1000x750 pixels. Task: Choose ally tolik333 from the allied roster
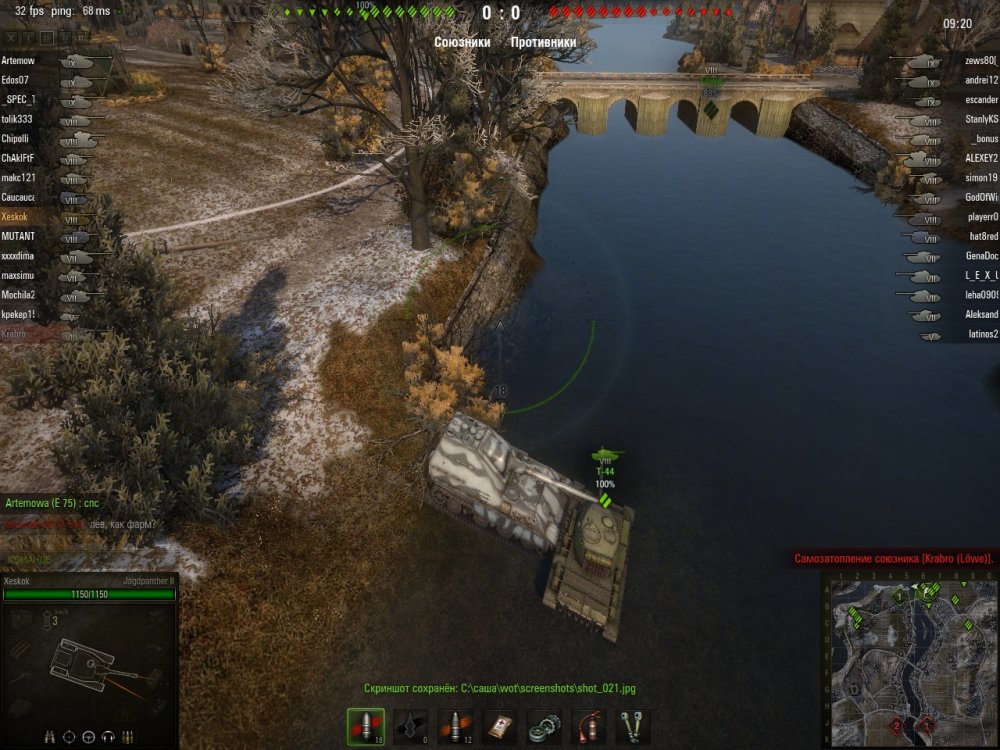[18, 119]
